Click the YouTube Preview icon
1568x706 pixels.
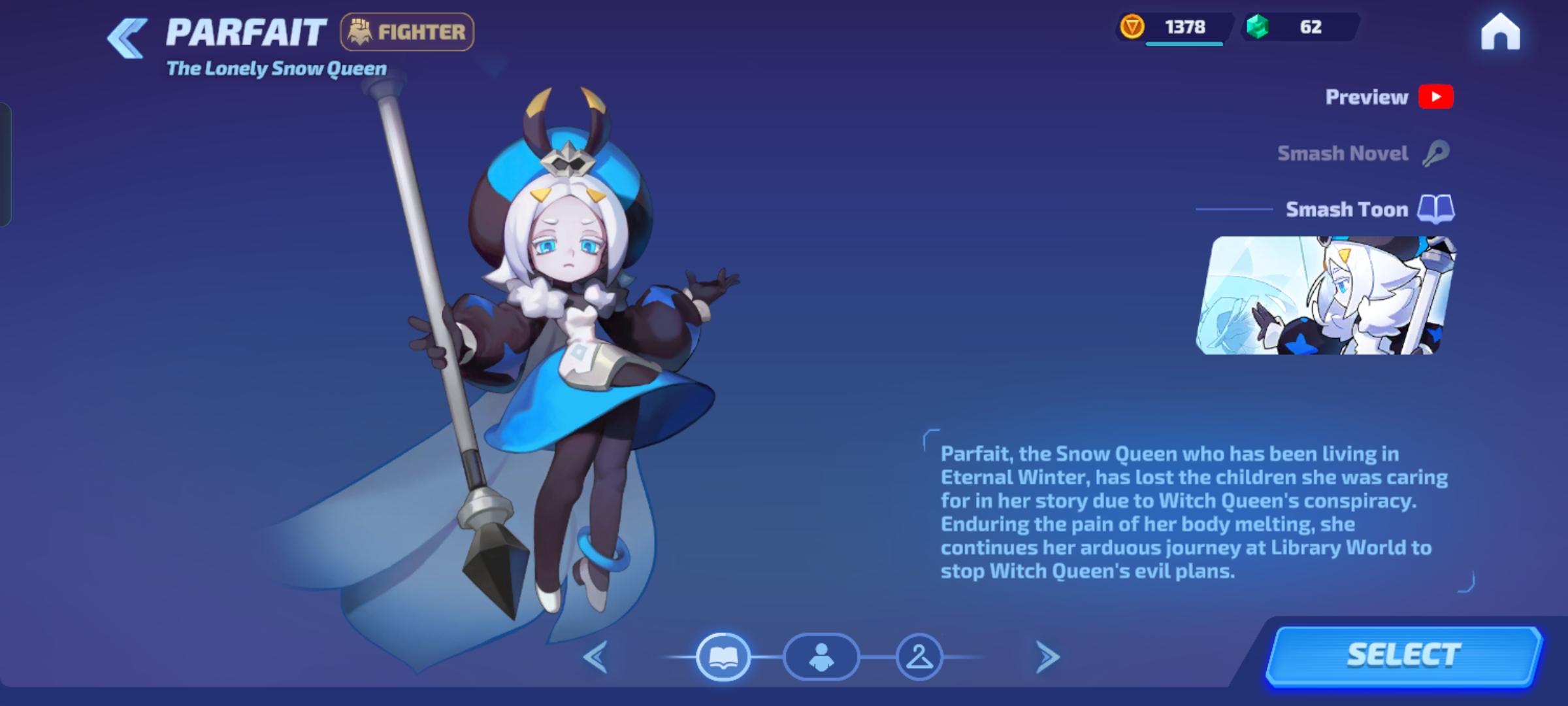pos(1436,97)
